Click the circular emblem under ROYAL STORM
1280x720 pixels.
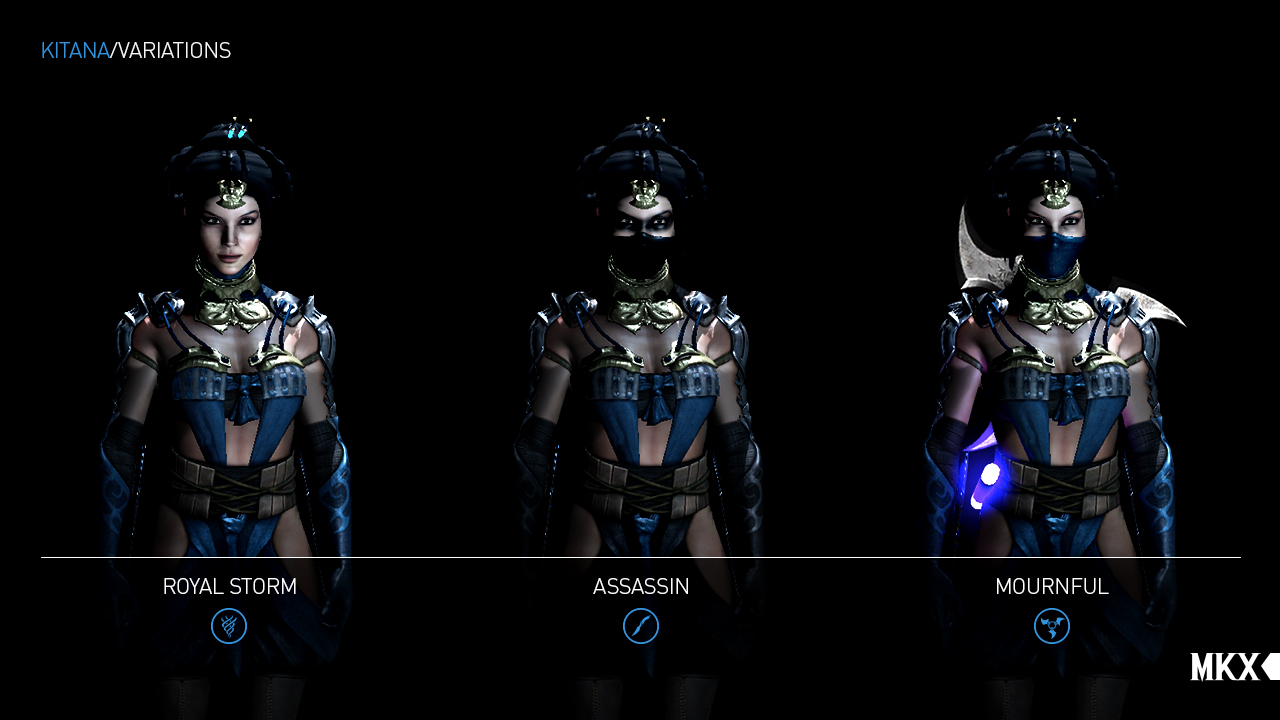click(x=229, y=626)
